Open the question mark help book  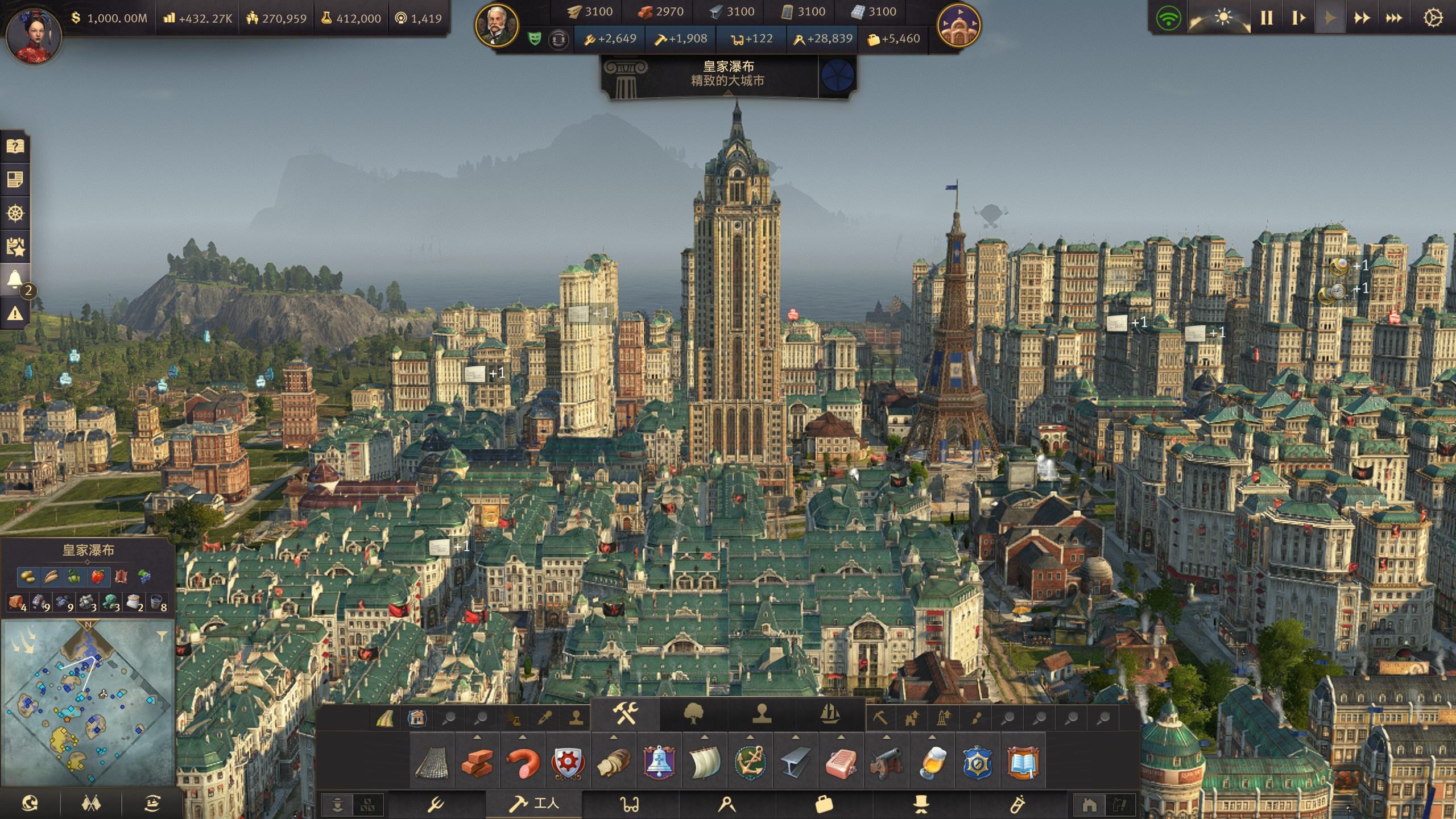click(15, 147)
